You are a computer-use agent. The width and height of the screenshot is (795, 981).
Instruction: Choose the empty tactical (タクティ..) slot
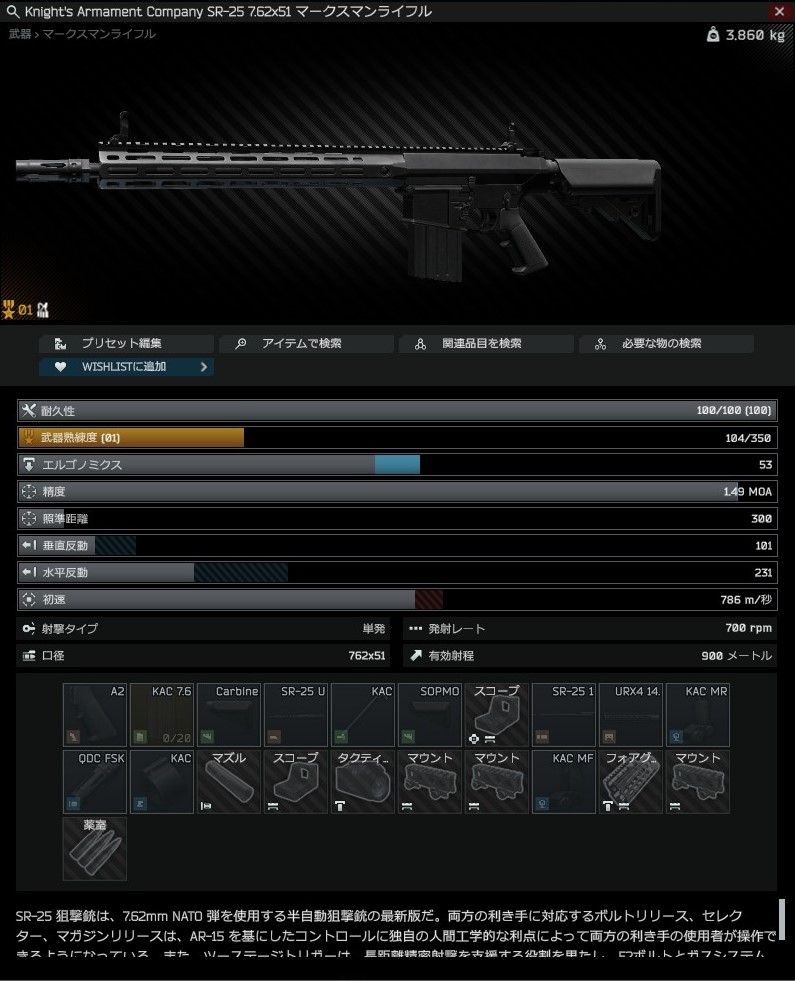coord(363,782)
